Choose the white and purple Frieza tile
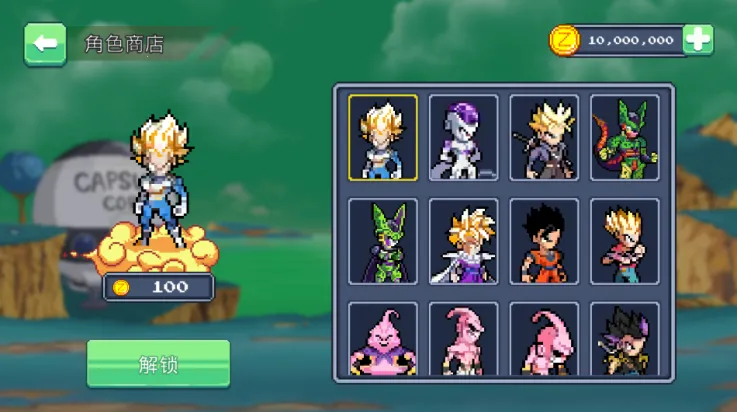 (464, 138)
